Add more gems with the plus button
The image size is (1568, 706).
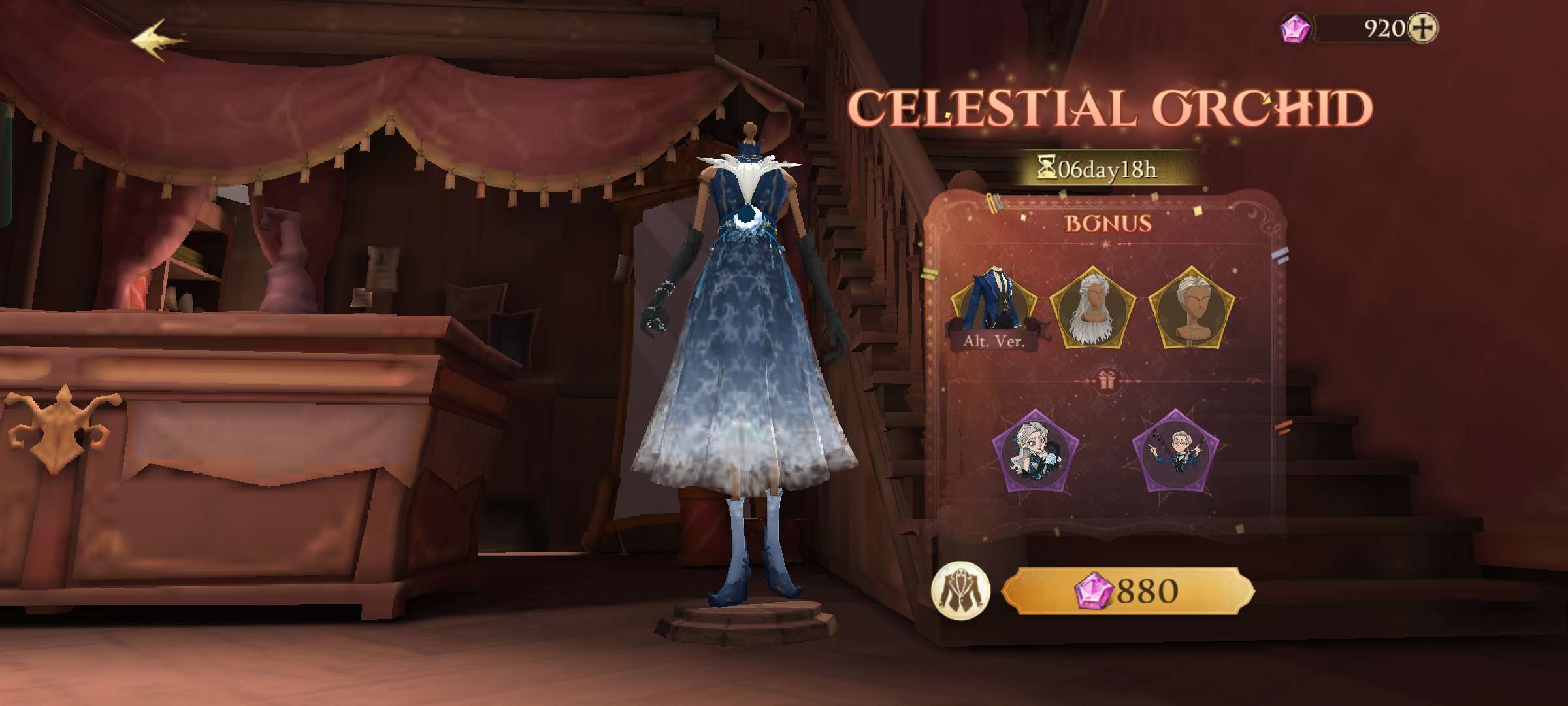(1422, 28)
